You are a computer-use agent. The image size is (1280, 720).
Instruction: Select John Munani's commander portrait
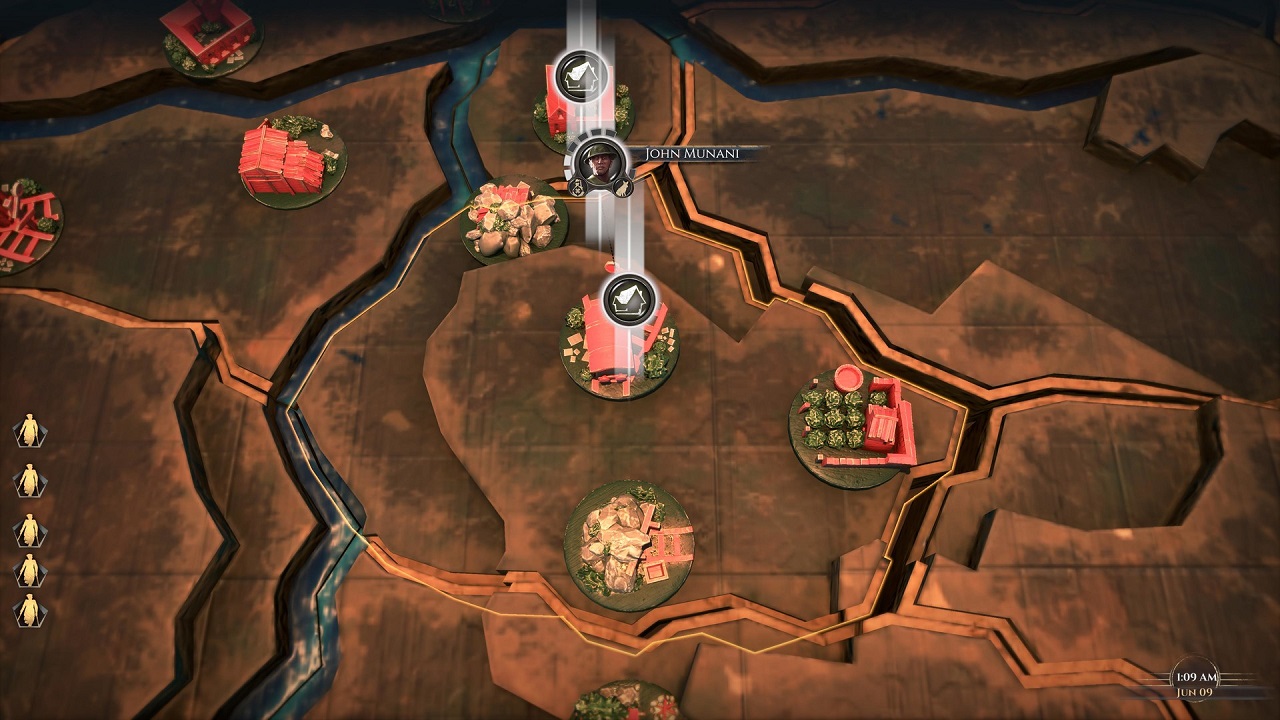(598, 163)
